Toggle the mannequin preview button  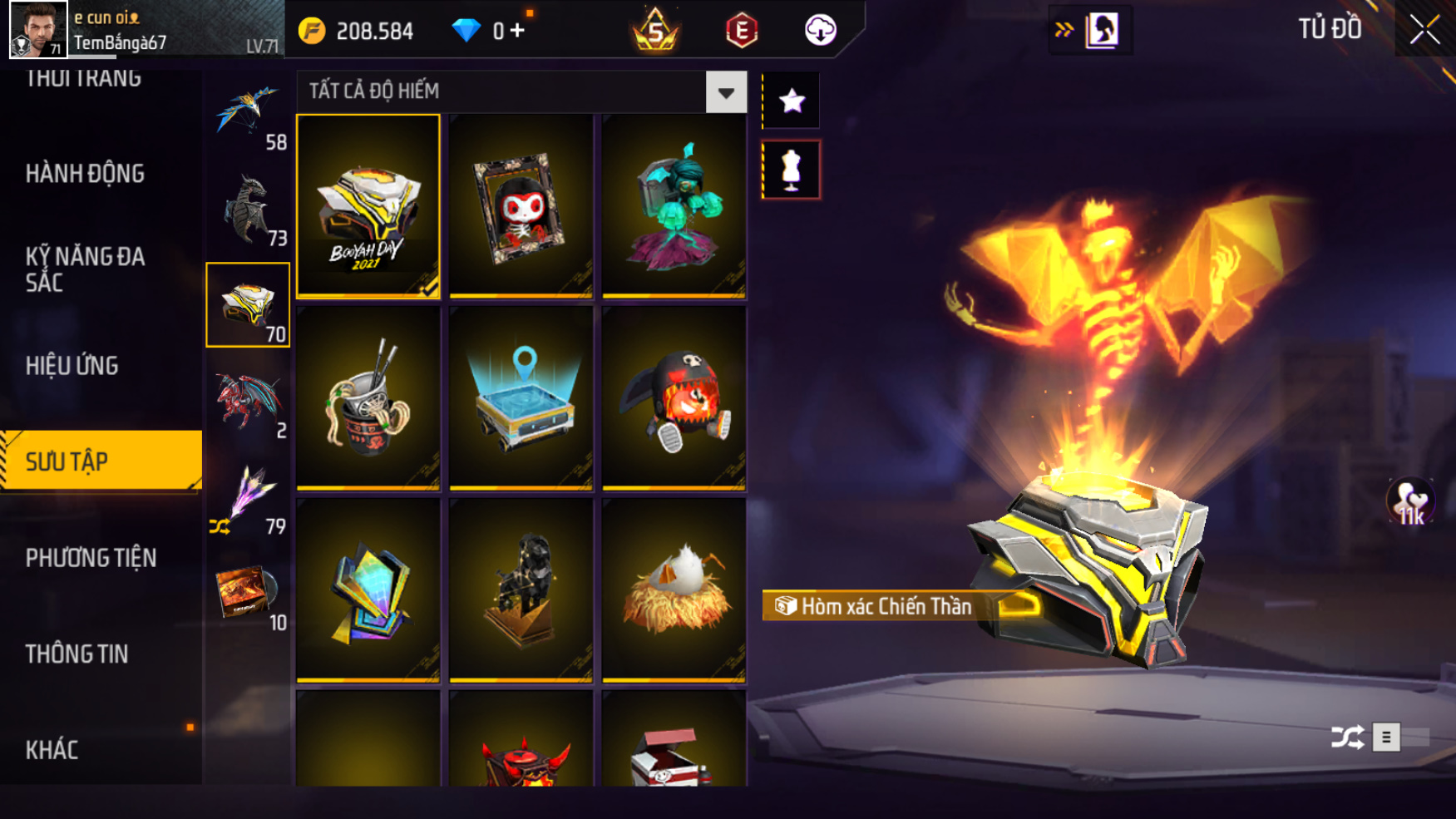click(x=791, y=170)
